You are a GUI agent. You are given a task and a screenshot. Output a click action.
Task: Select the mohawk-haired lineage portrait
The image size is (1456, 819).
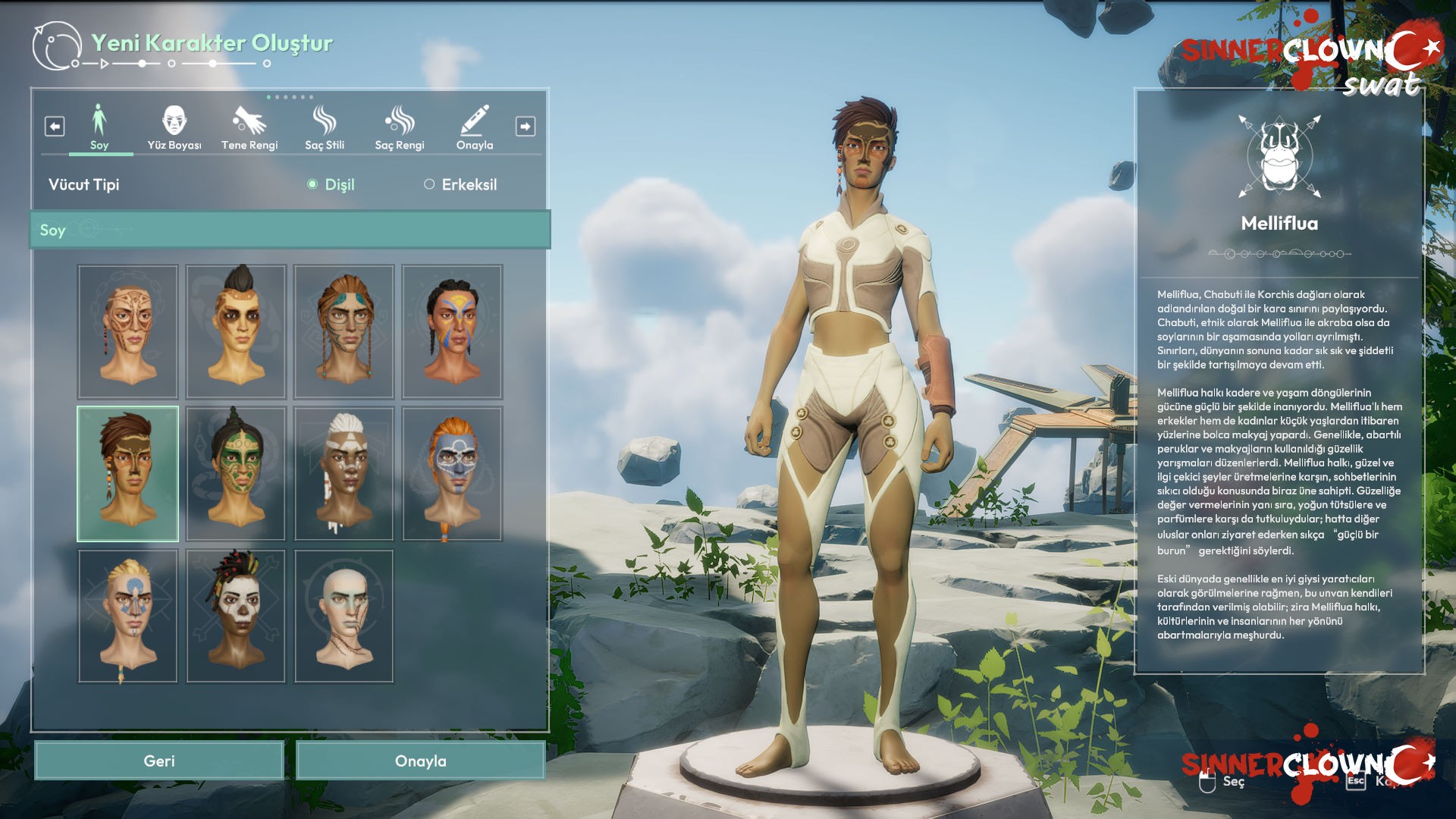(x=236, y=331)
